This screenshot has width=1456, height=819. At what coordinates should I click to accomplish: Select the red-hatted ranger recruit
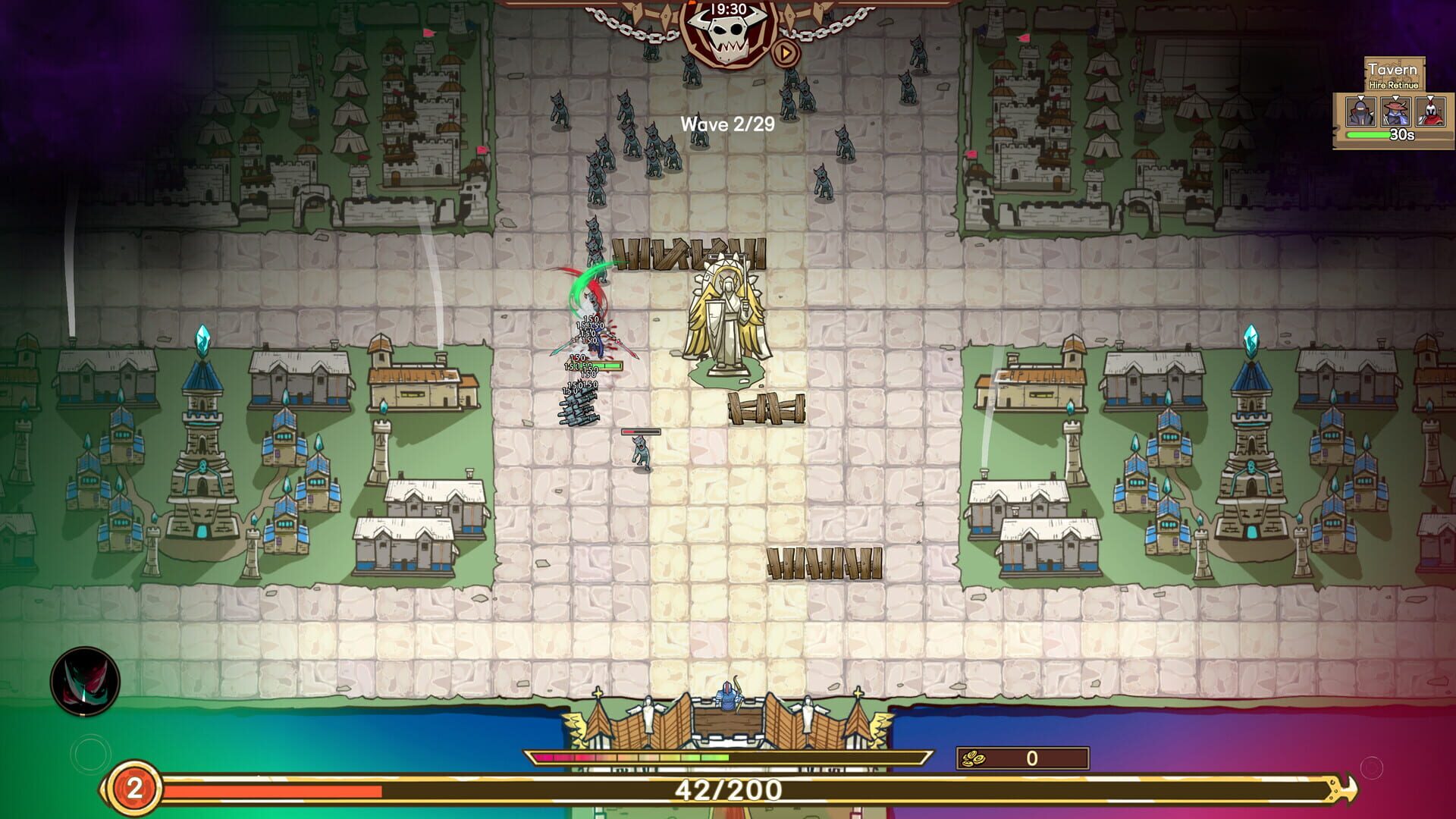(1396, 112)
